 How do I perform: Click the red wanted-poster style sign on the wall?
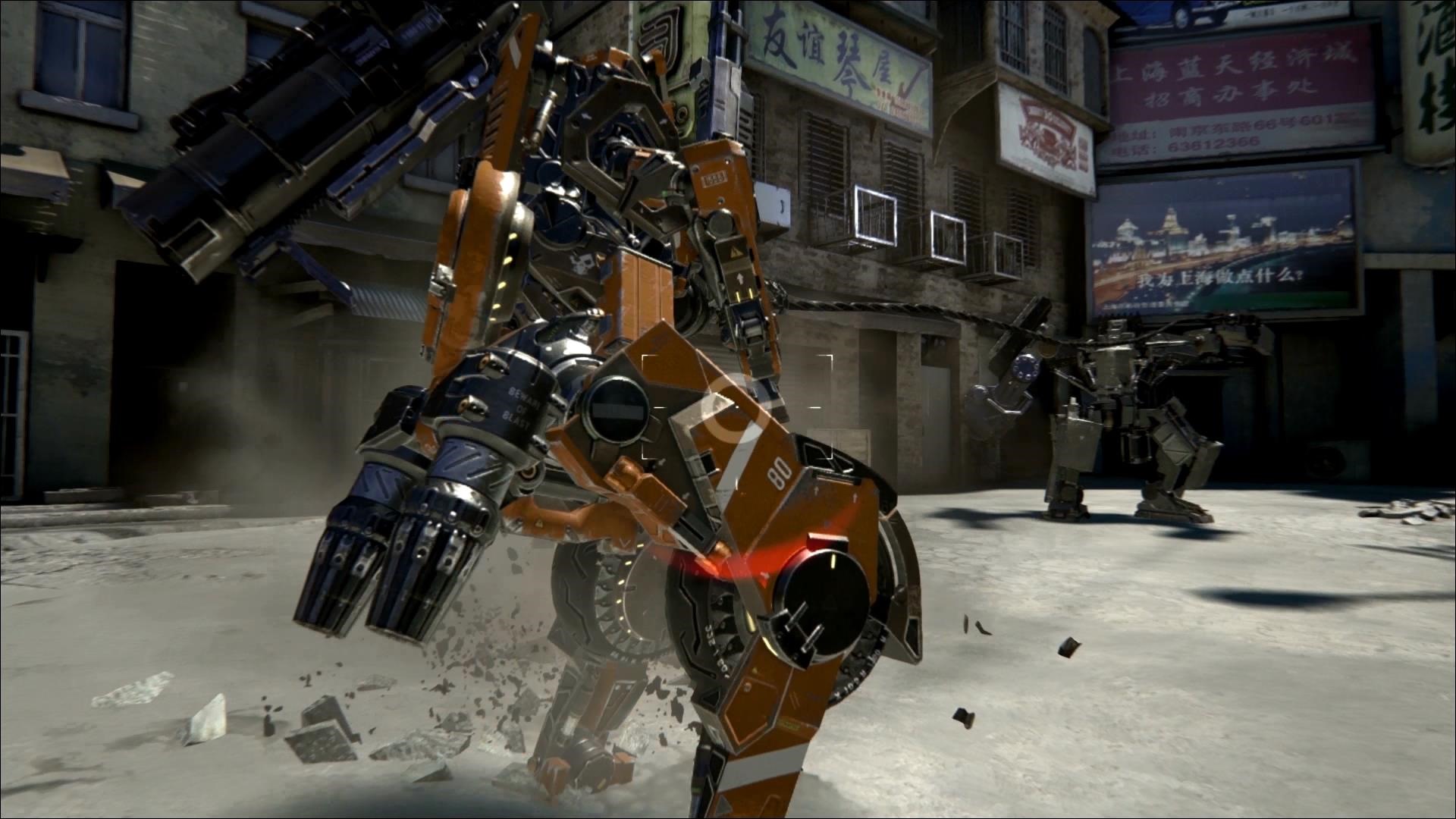pos(1046,129)
